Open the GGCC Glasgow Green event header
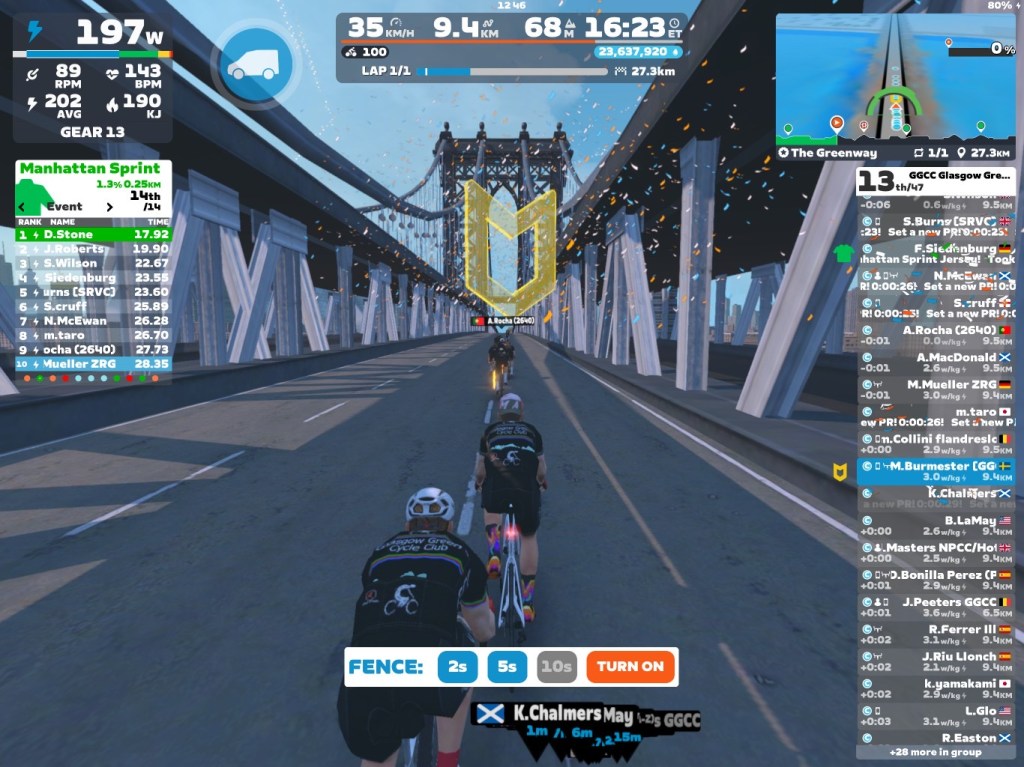Screen dimensions: 1024x767 click(935, 180)
